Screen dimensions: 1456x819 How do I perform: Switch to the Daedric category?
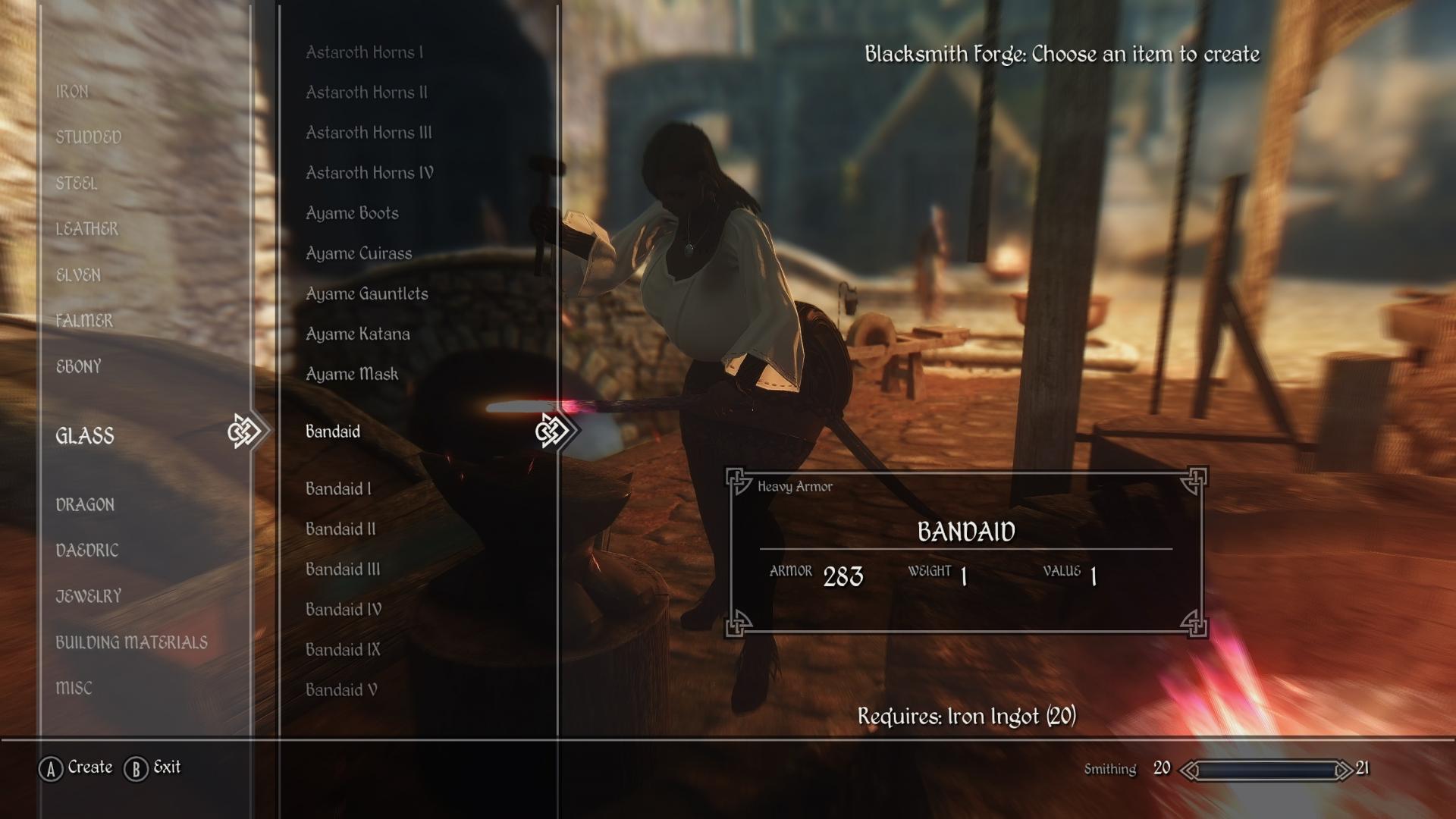pos(87,551)
